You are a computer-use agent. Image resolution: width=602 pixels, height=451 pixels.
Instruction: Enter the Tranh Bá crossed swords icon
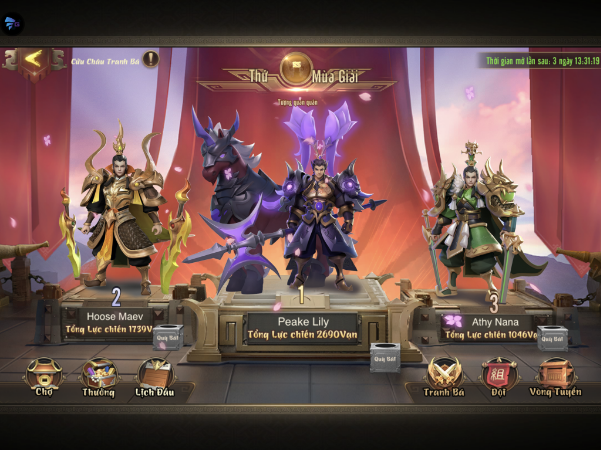point(444,376)
